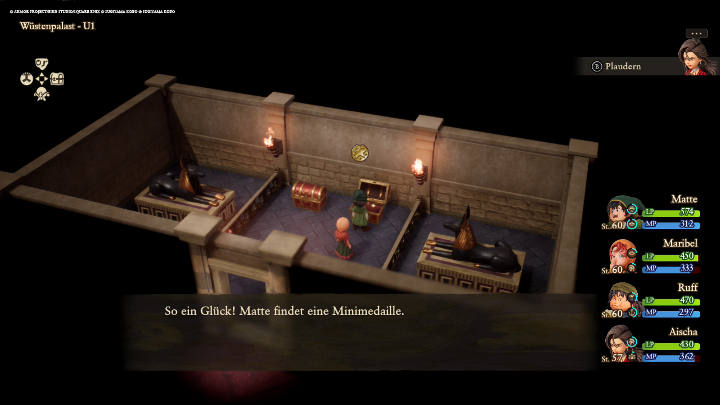Activate the round left shortcut icon
The width and height of the screenshot is (720, 405).
27,79
